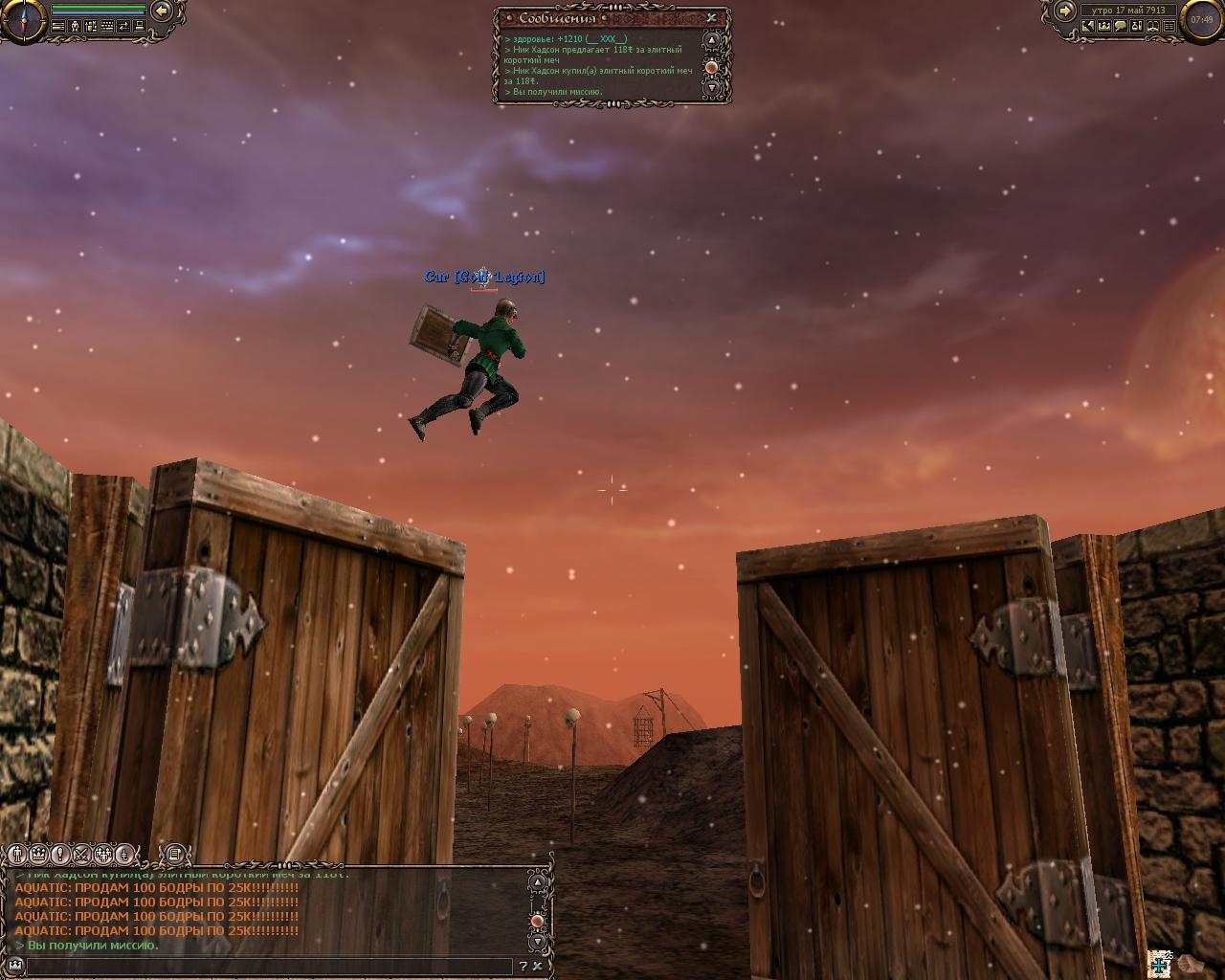Close the chat input with the X button
The image size is (1225, 980).
coord(539,967)
